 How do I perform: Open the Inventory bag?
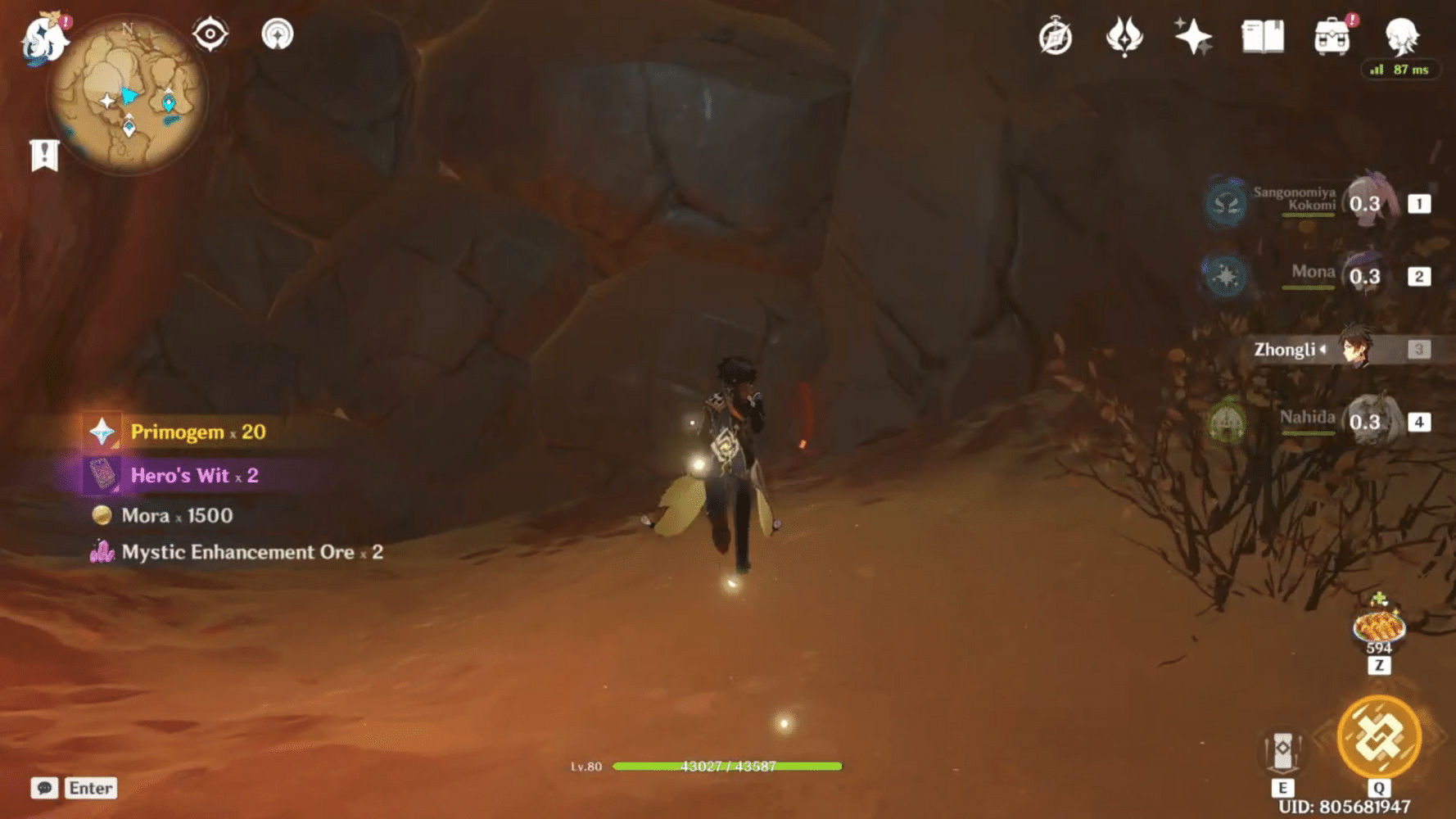pos(1333,37)
